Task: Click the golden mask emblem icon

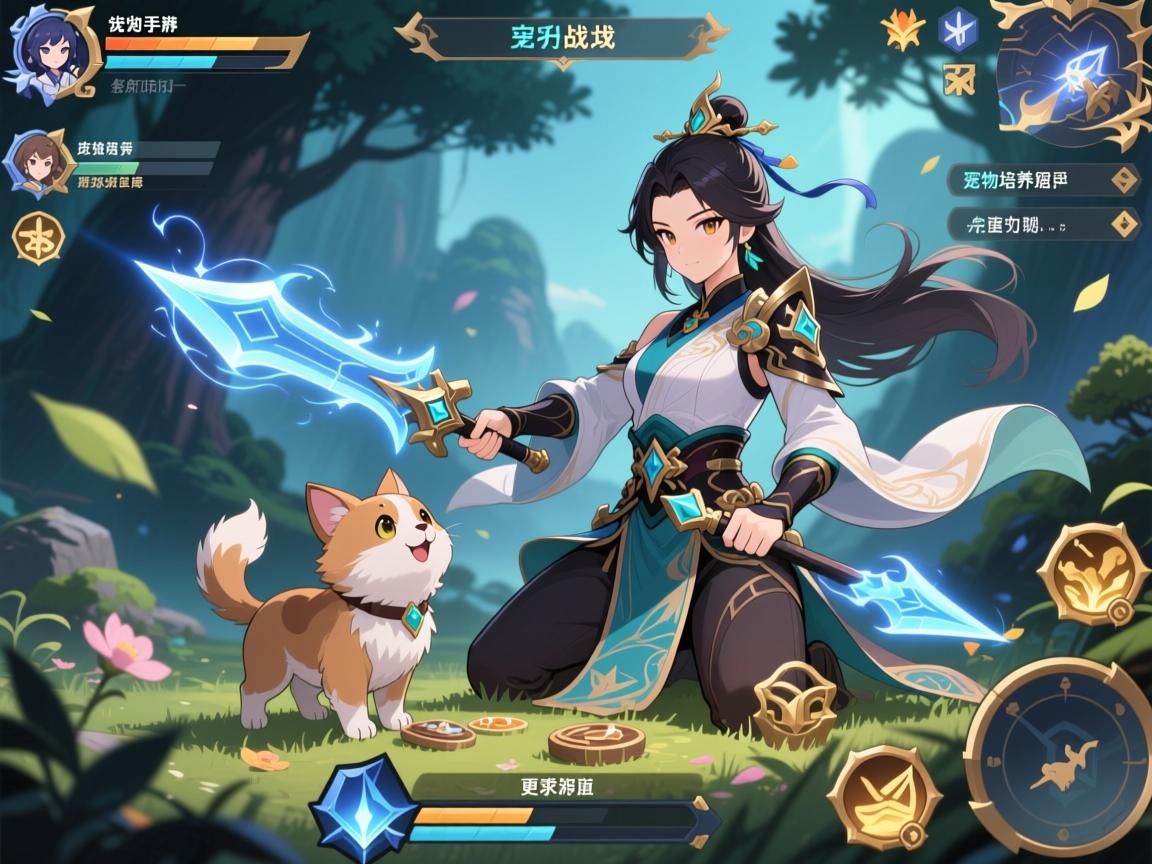Action: point(795,705)
